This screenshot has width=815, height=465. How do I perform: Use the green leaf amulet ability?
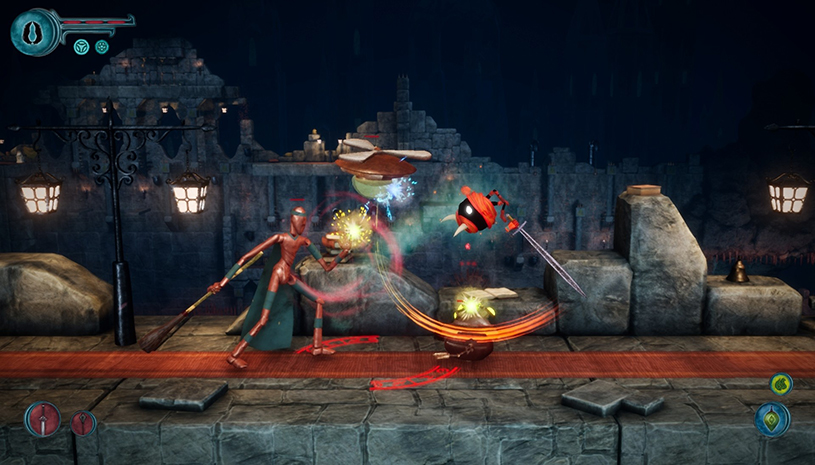[772, 420]
